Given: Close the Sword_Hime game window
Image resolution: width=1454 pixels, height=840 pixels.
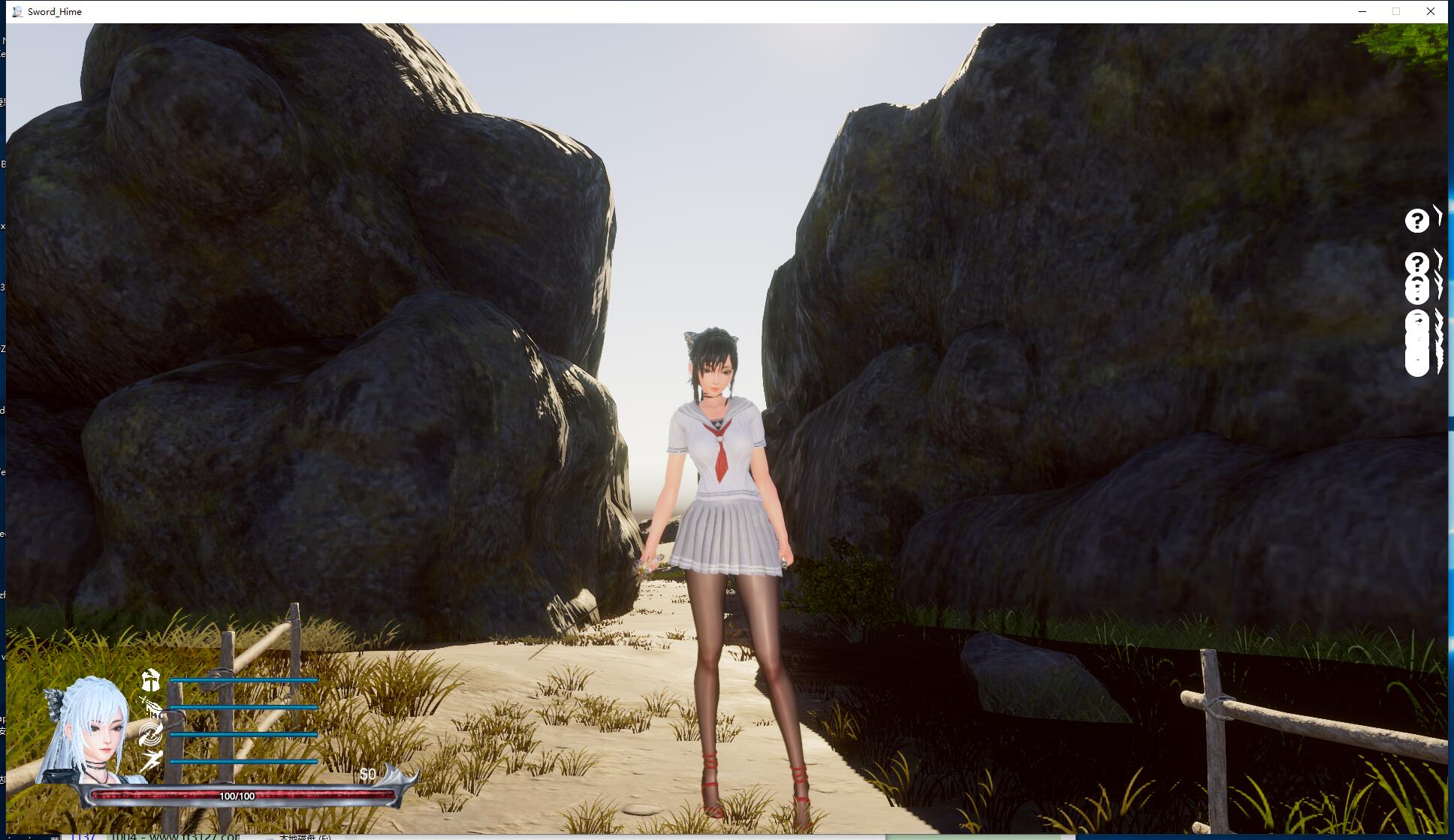Looking at the screenshot, I should tap(1431, 11).
